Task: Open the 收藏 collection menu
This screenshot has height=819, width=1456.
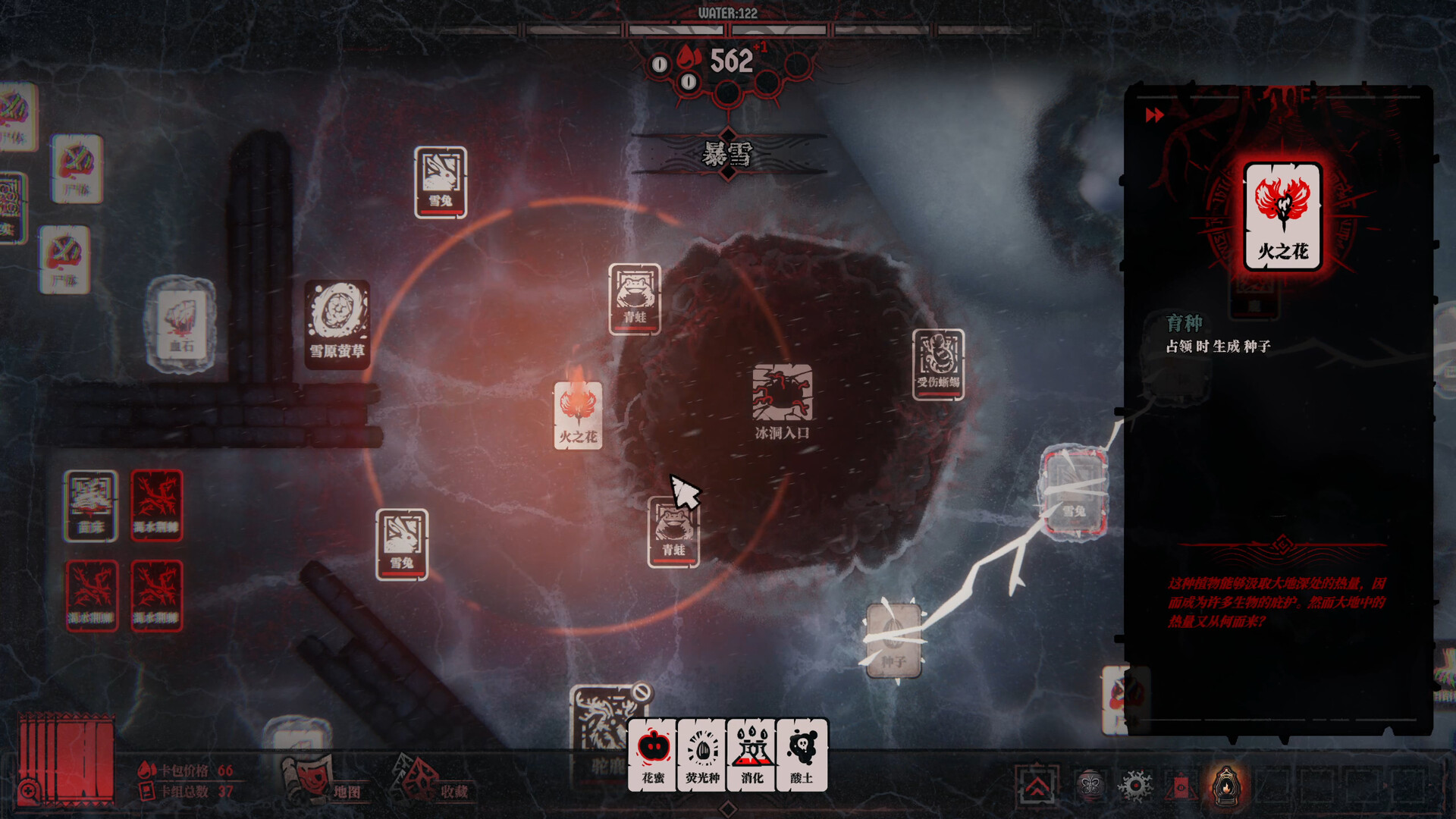Action: 453,792
